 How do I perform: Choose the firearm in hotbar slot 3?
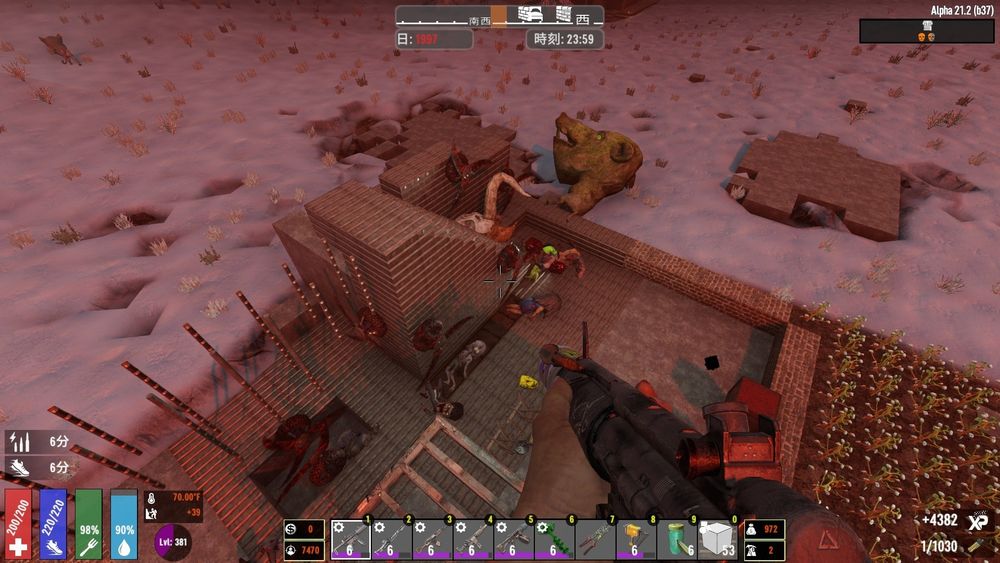point(432,540)
